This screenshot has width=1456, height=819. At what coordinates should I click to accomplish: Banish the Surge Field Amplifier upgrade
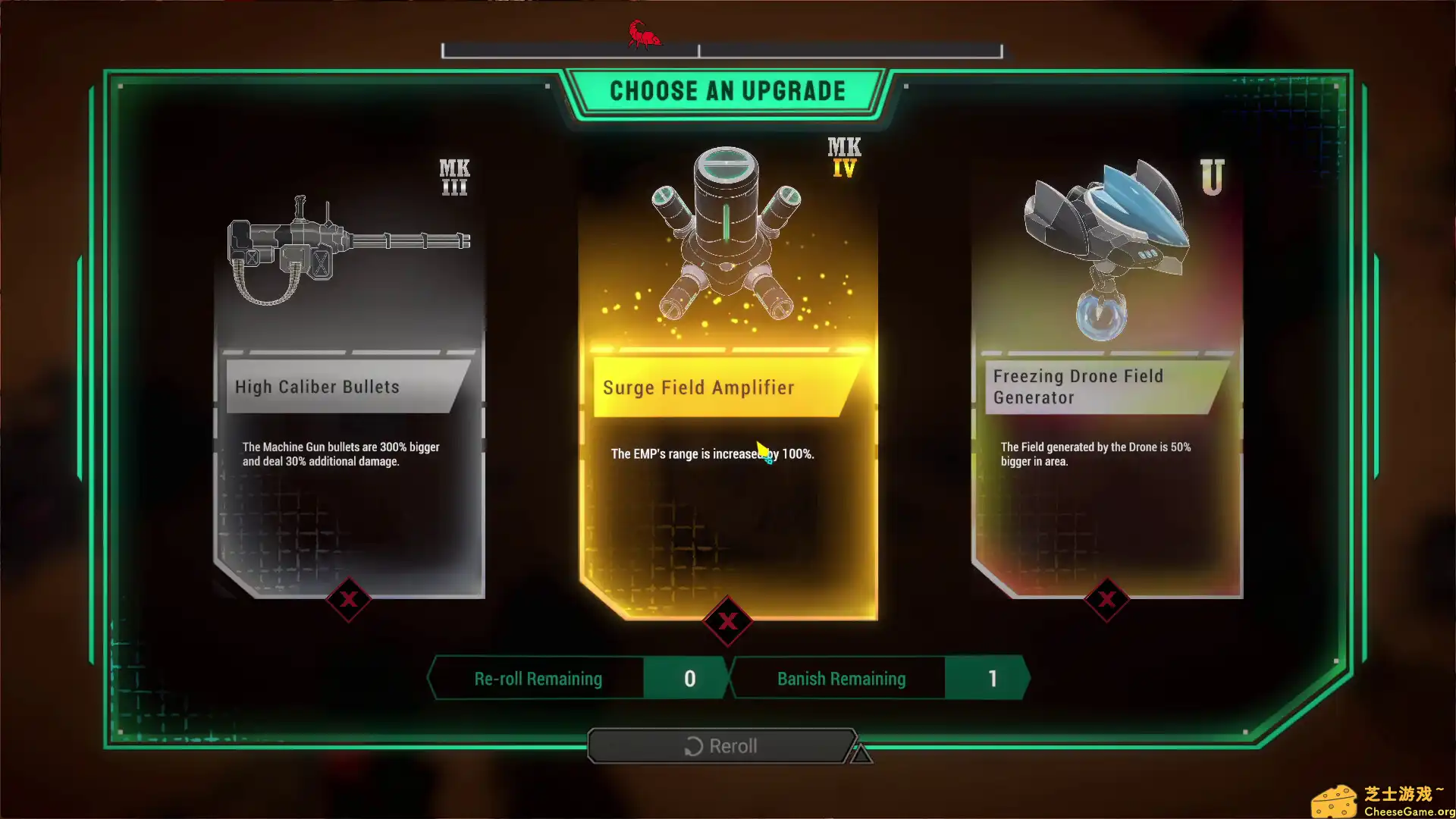click(x=728, y=622)
